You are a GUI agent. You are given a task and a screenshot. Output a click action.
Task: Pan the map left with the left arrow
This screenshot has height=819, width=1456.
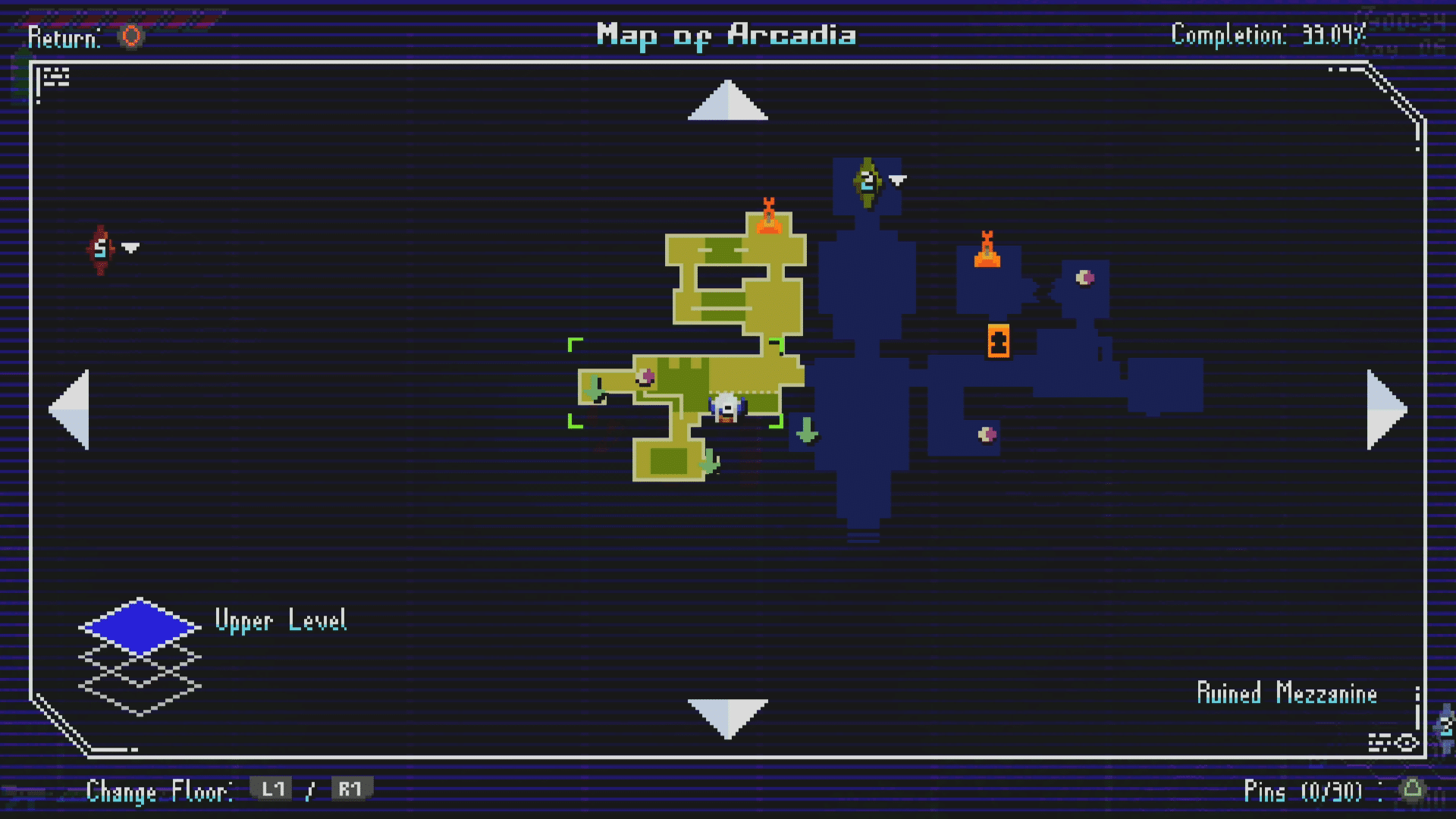point(70,409)
